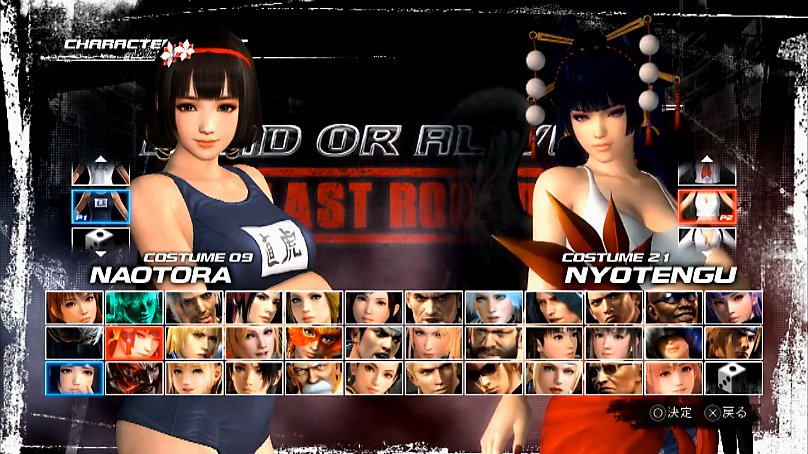Select the blue-highlighted Naotora portrait
The image size is (808, 454).
point(74,377)
